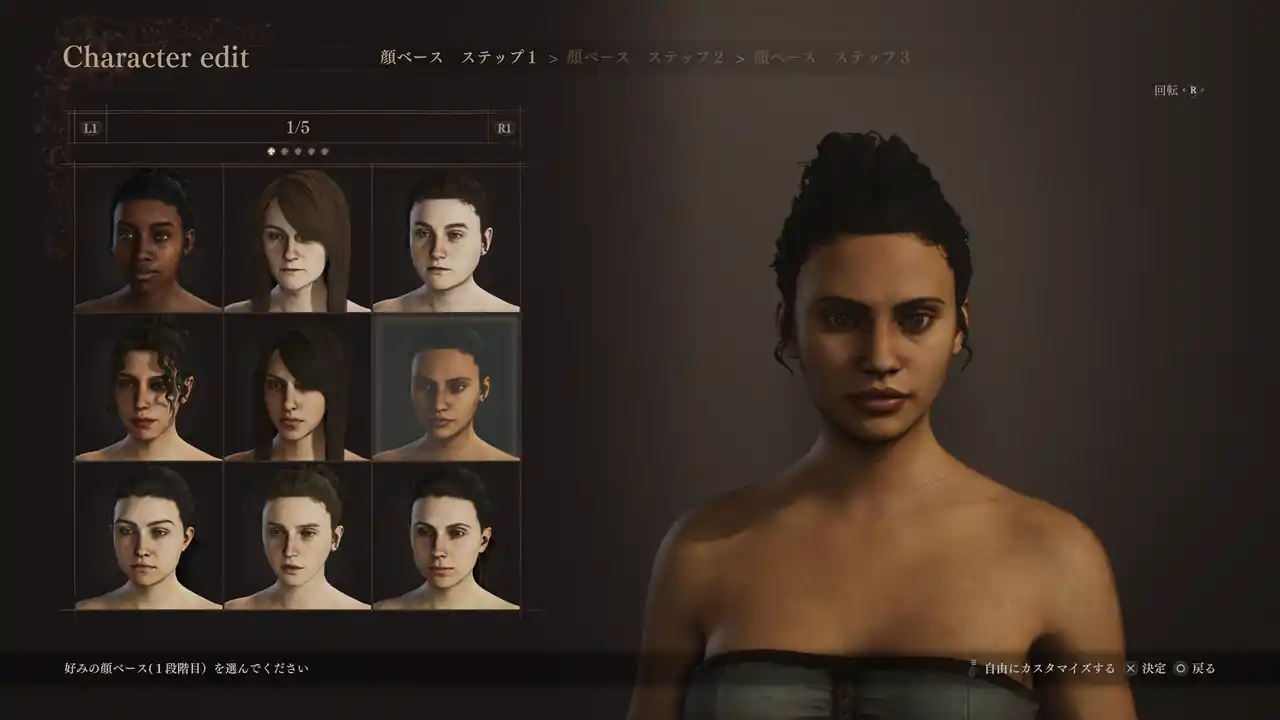Choose the face with long black side-swept hair
1280x720 pixels.
click(297, 388)
